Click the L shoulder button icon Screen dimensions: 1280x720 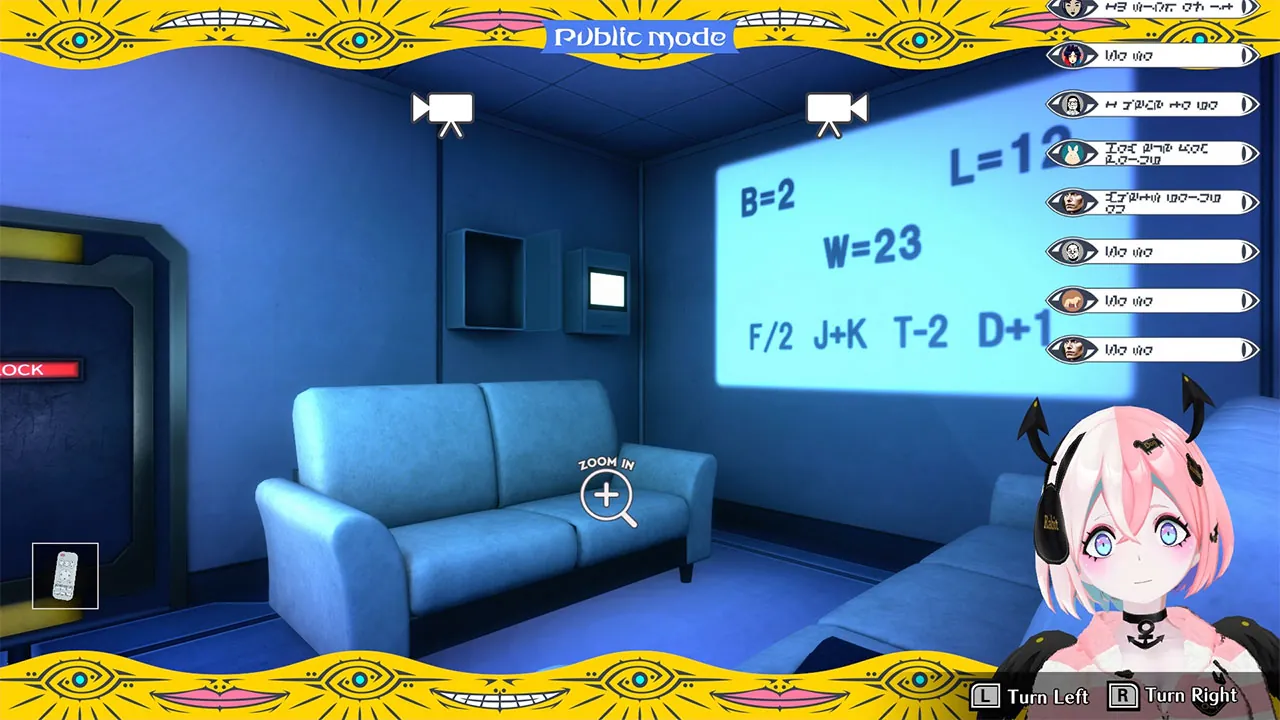pos(985,695)
